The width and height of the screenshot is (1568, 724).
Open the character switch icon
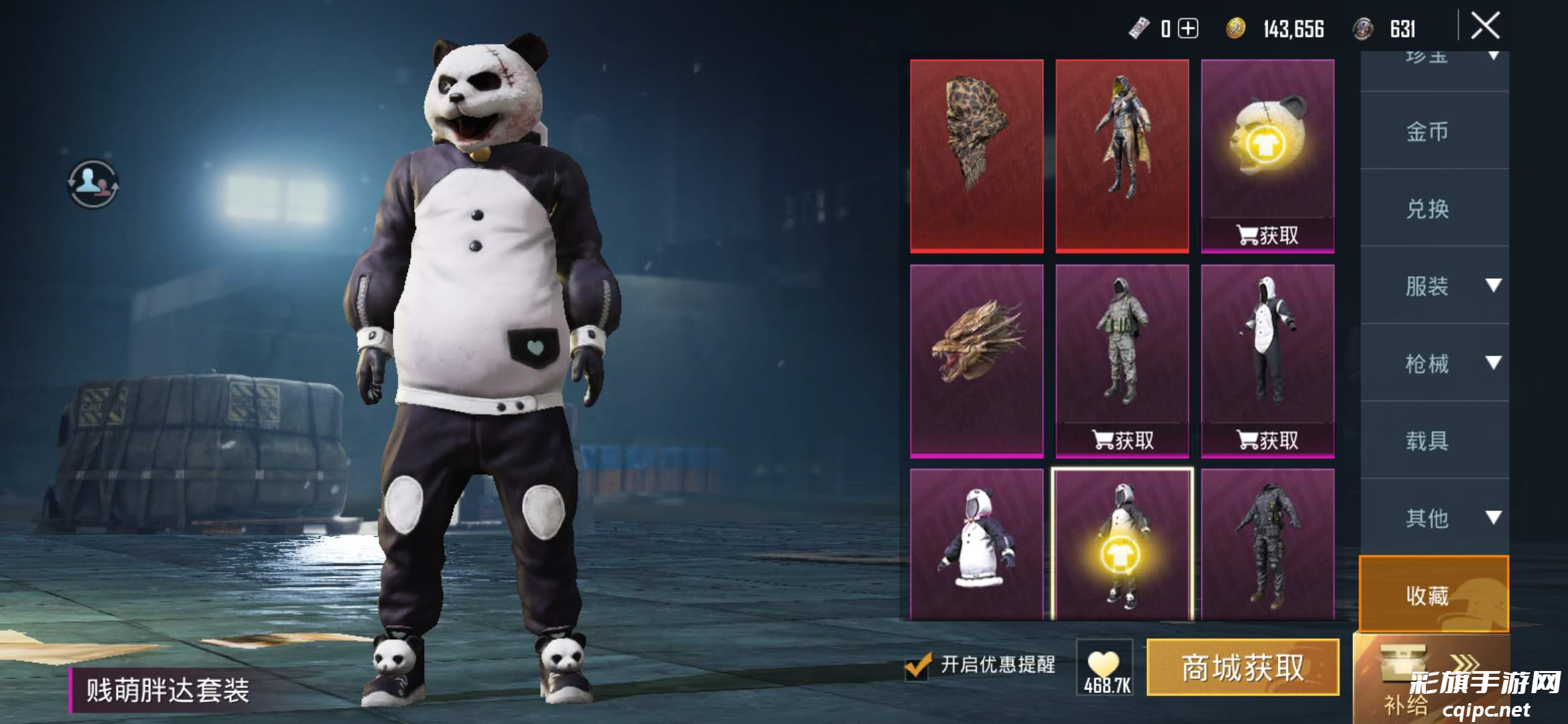click(93, 183)
